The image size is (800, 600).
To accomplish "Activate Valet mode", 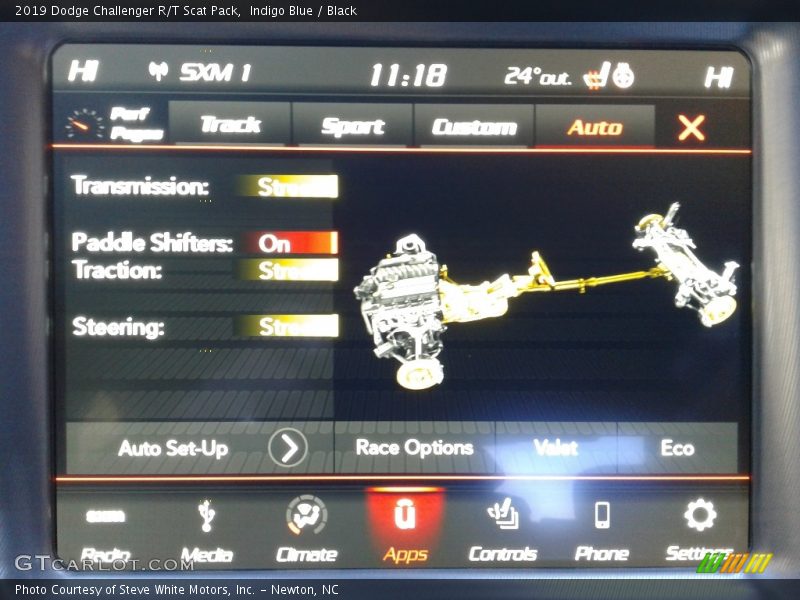I will tap(556, 448).
